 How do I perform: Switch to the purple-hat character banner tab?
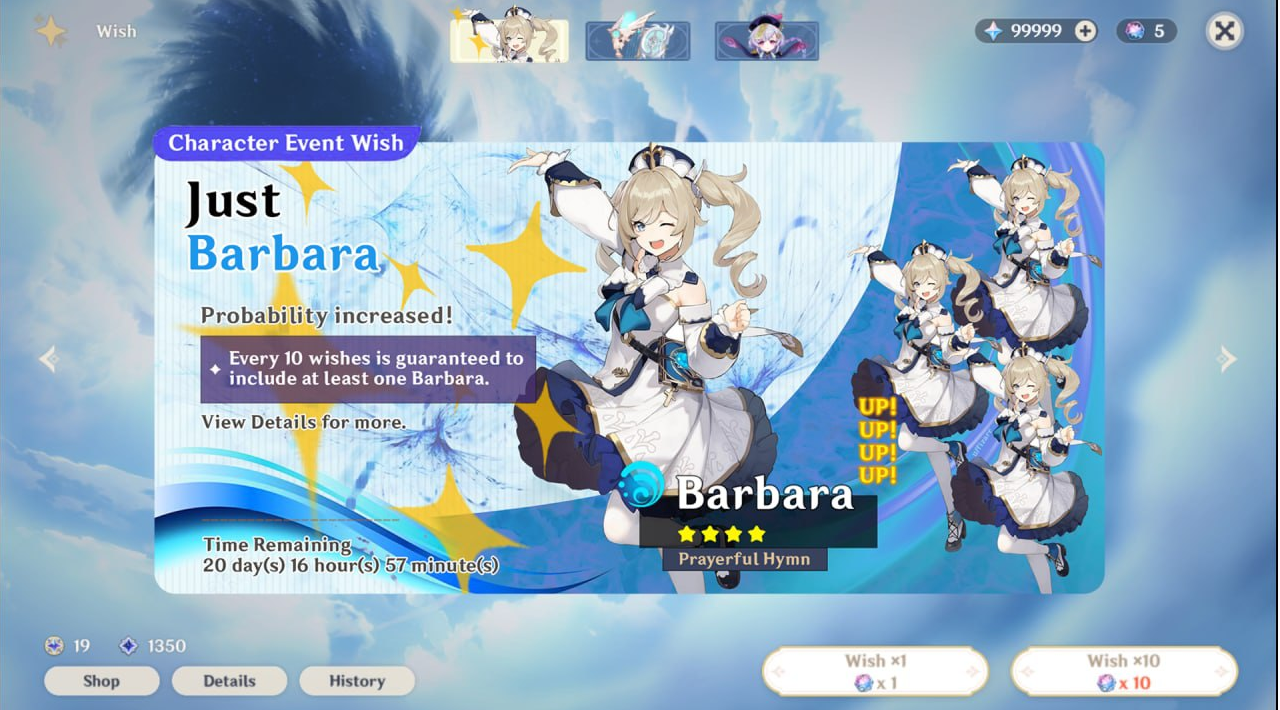766,41
